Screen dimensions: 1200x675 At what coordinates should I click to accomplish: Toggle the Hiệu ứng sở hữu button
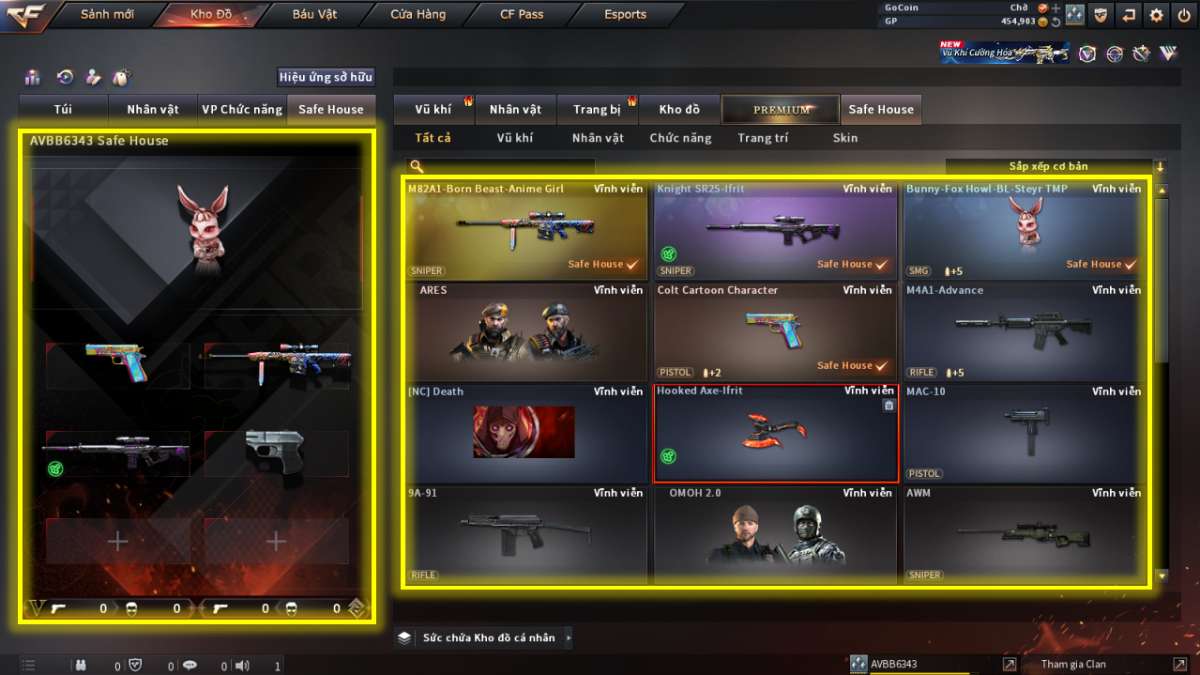pyautogui.click(x=325, y=77)
